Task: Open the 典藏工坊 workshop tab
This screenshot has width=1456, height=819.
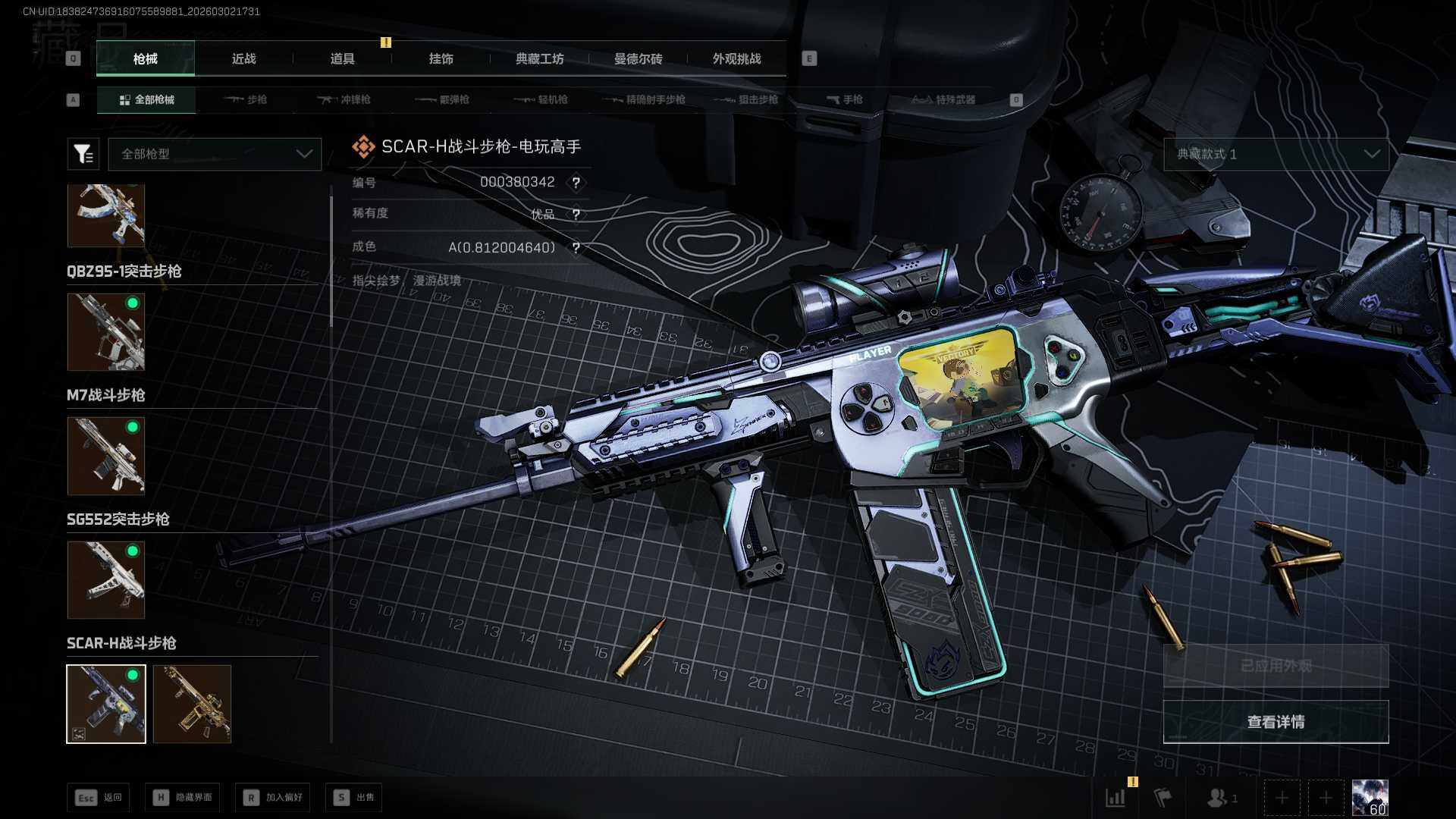Action: (539, 58)
